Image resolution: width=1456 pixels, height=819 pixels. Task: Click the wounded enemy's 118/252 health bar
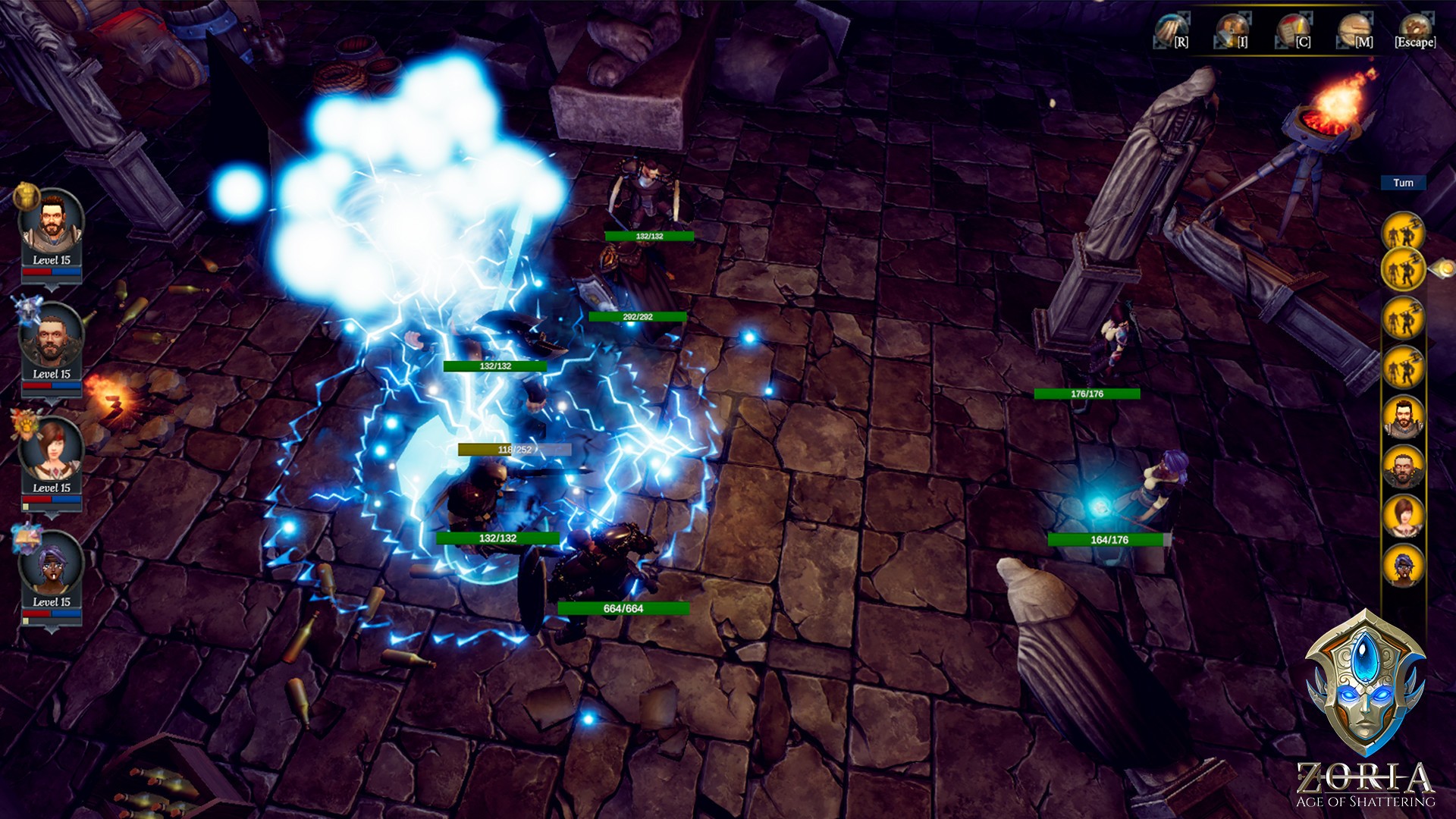point(513,448)
